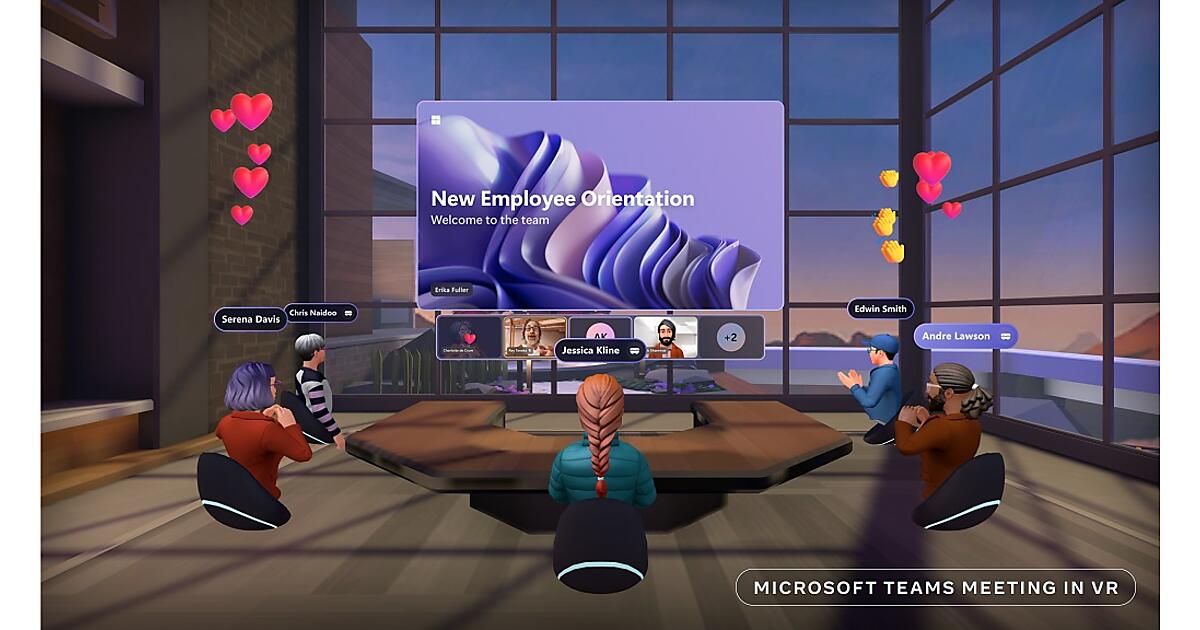Click the Edwin Smith name tag
Image resolution: width=1200 pixels, height=630 pixels.
880,309
